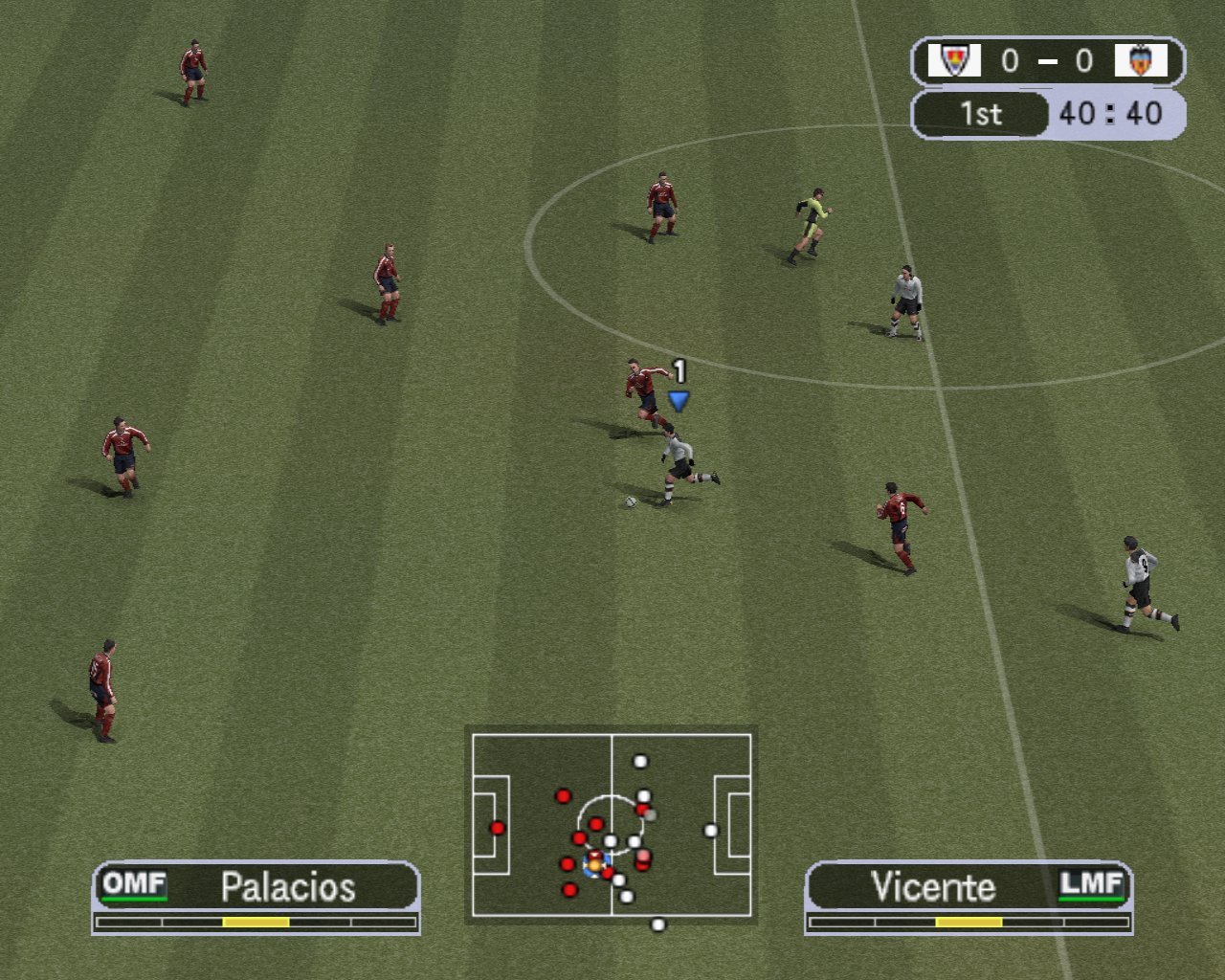Screen dimensions: 1225x980
Task: Click the player number 1 indicator
Action: tap(679, 369)
